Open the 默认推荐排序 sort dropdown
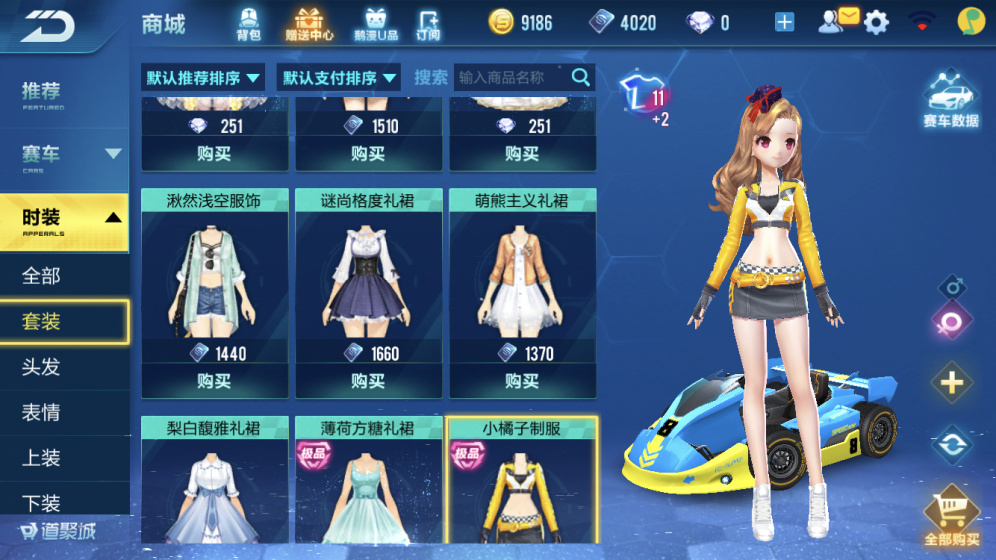The image size is (996, 560). (204, 77)
